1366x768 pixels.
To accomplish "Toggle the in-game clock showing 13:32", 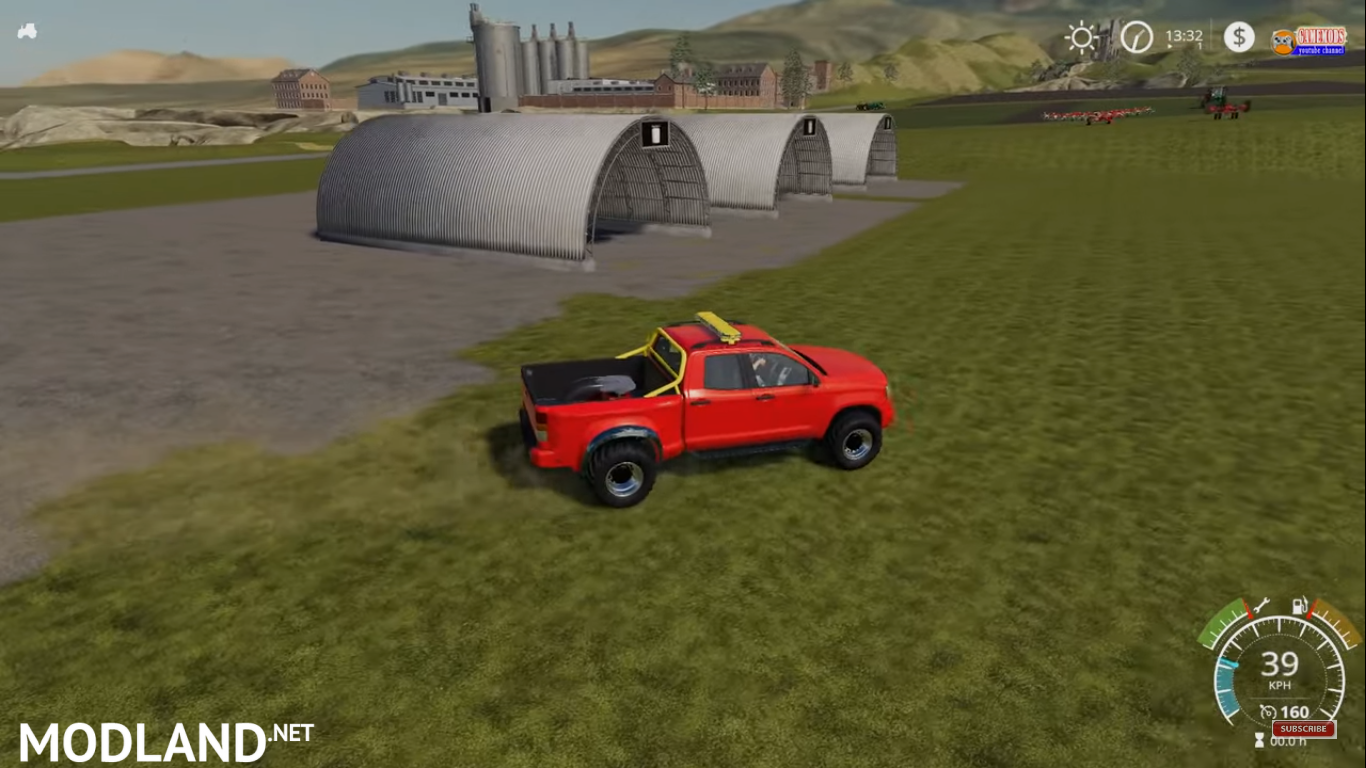I will 1184,35.
